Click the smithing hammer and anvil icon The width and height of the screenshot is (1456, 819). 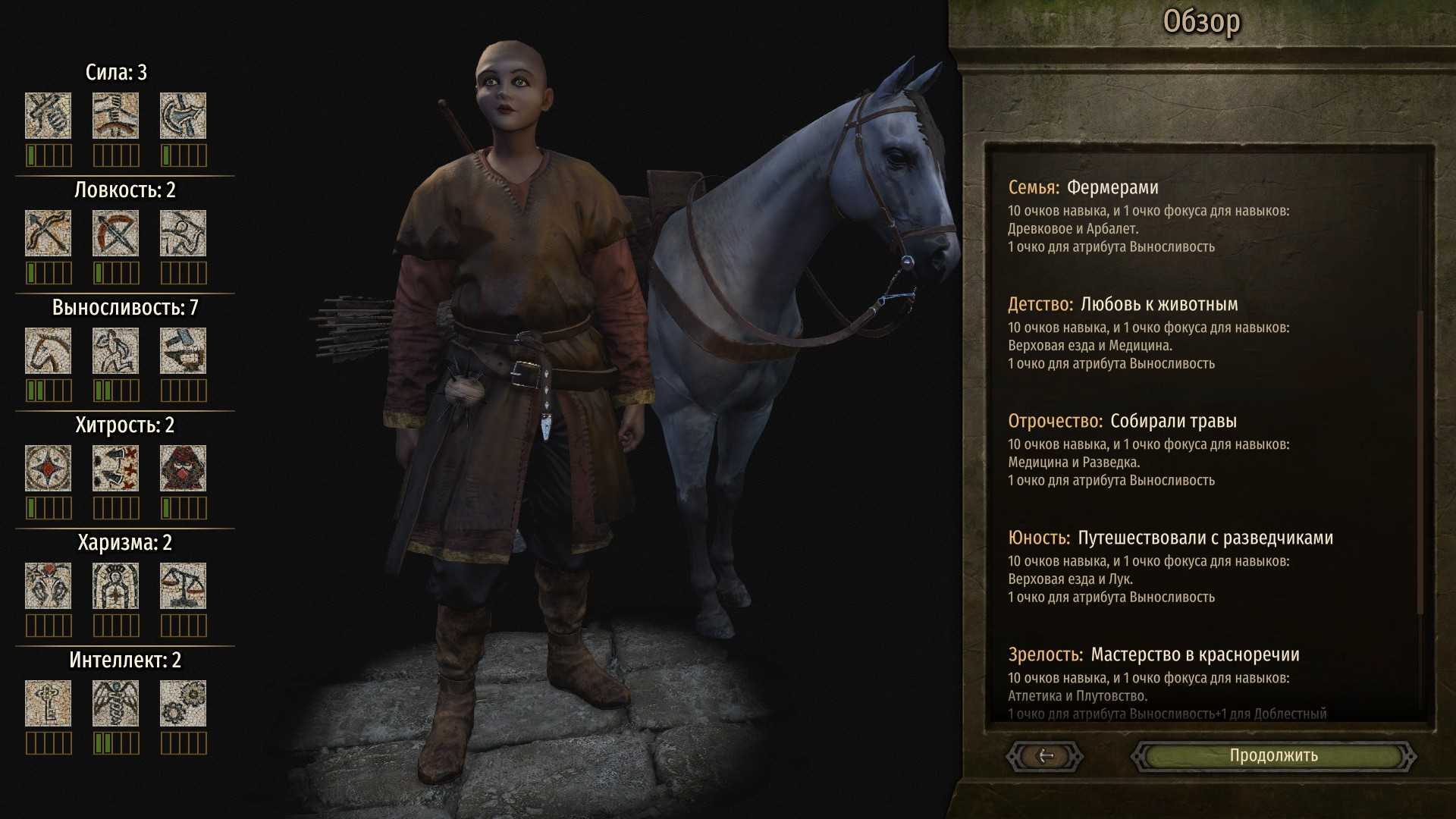pos(183,351)
